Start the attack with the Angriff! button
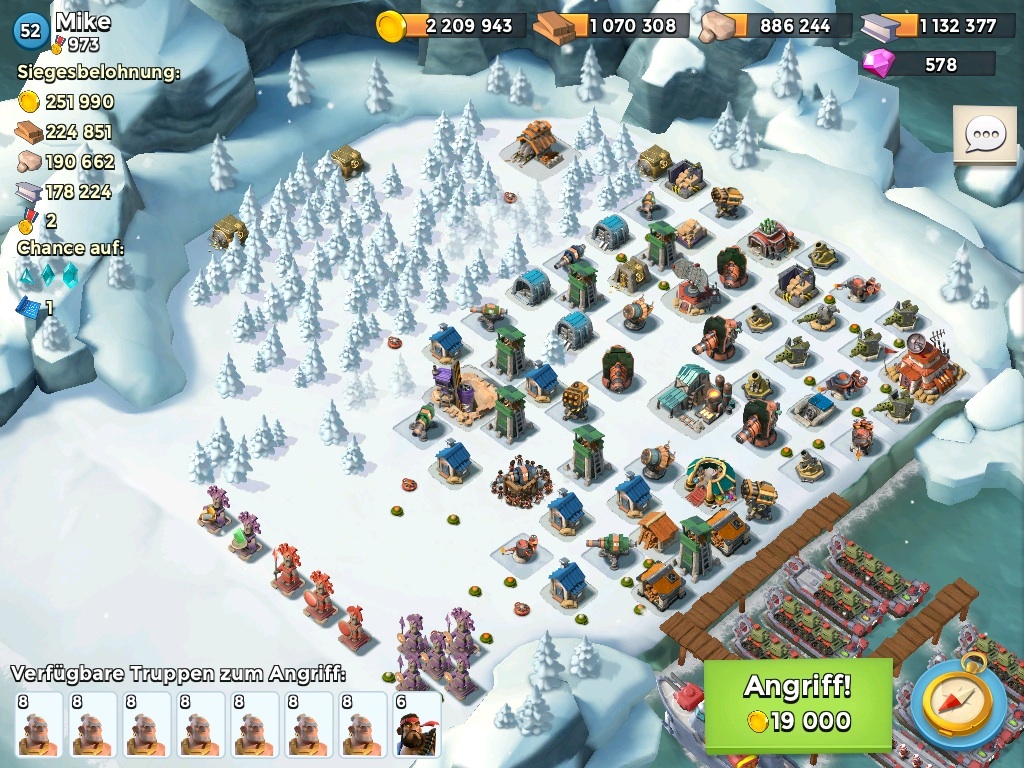This screenshot has width=1024, height=768. point(797,703)
